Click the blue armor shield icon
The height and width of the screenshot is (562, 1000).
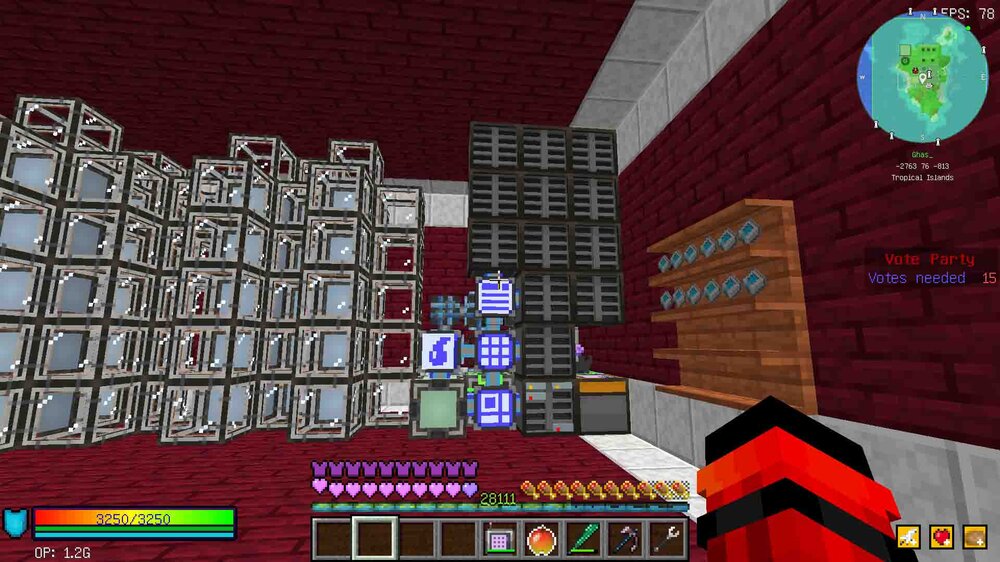[x=16, y=523]
